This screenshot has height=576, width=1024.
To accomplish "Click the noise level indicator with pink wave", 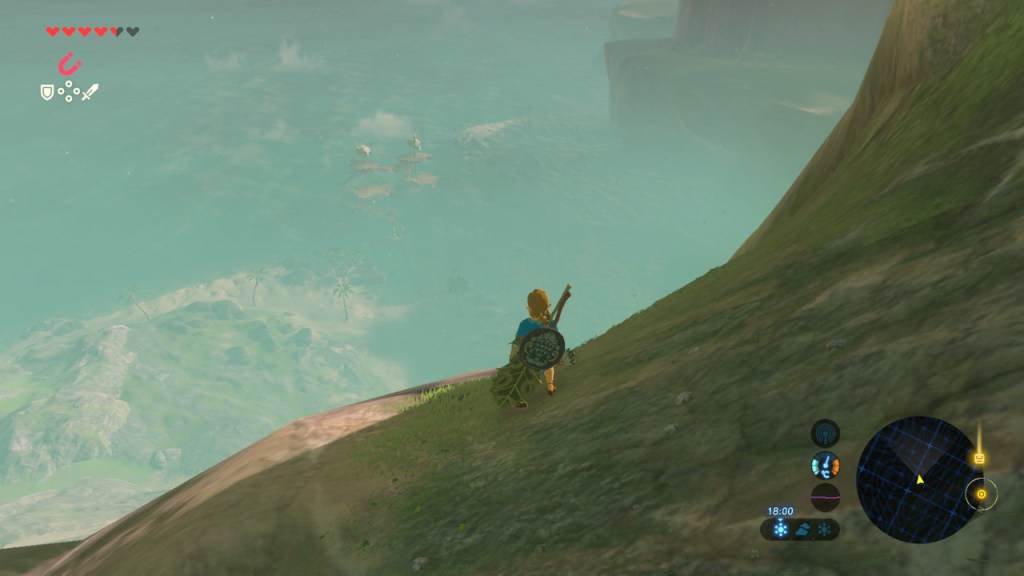I will (825, 497).
